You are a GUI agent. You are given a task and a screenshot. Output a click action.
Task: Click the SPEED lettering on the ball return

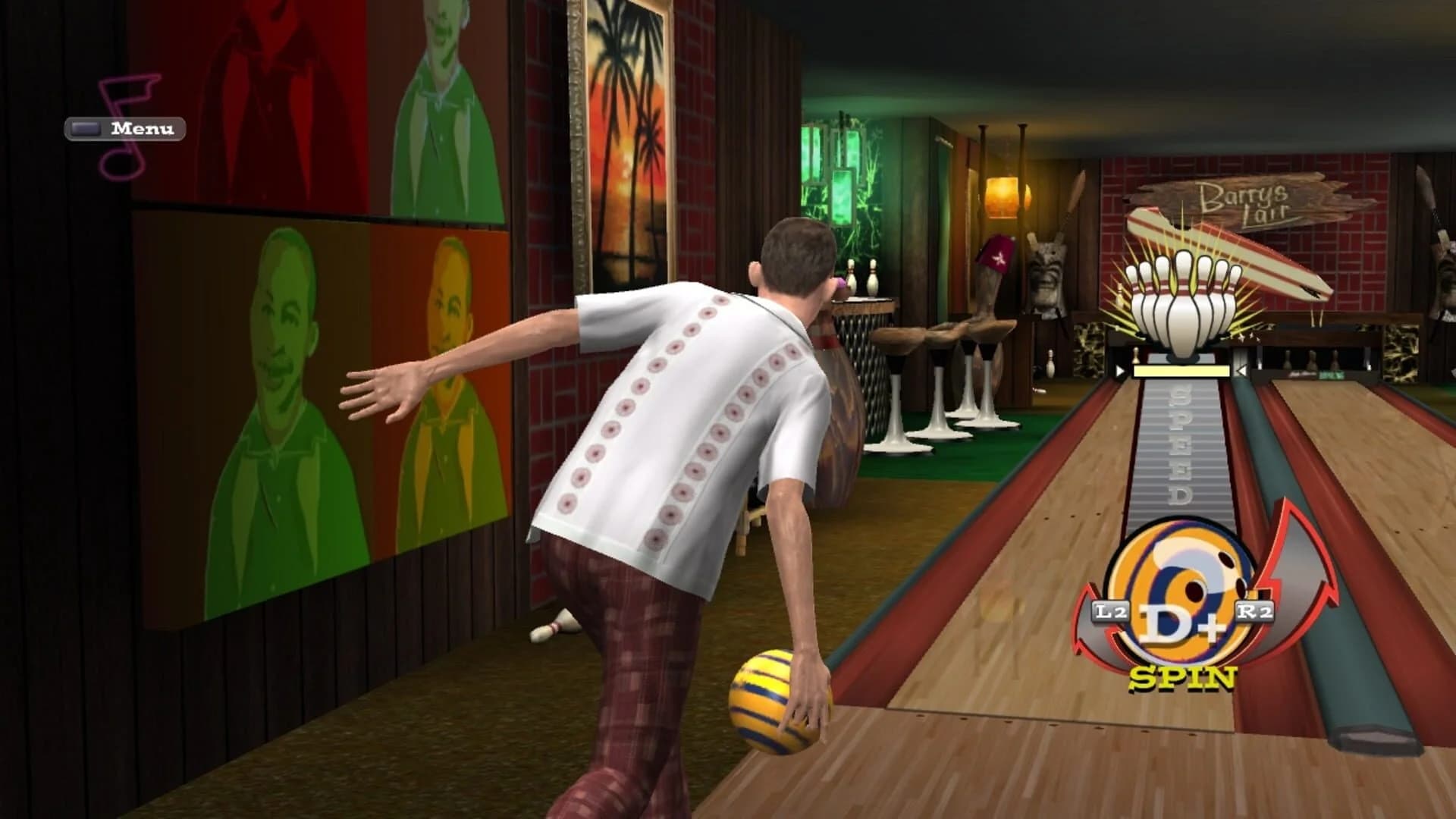tap(1179, 447)
